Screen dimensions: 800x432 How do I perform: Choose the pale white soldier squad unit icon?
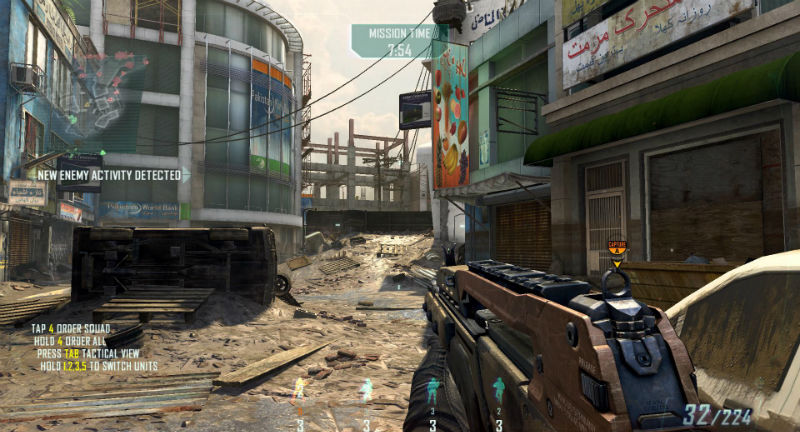click(366, 390)
